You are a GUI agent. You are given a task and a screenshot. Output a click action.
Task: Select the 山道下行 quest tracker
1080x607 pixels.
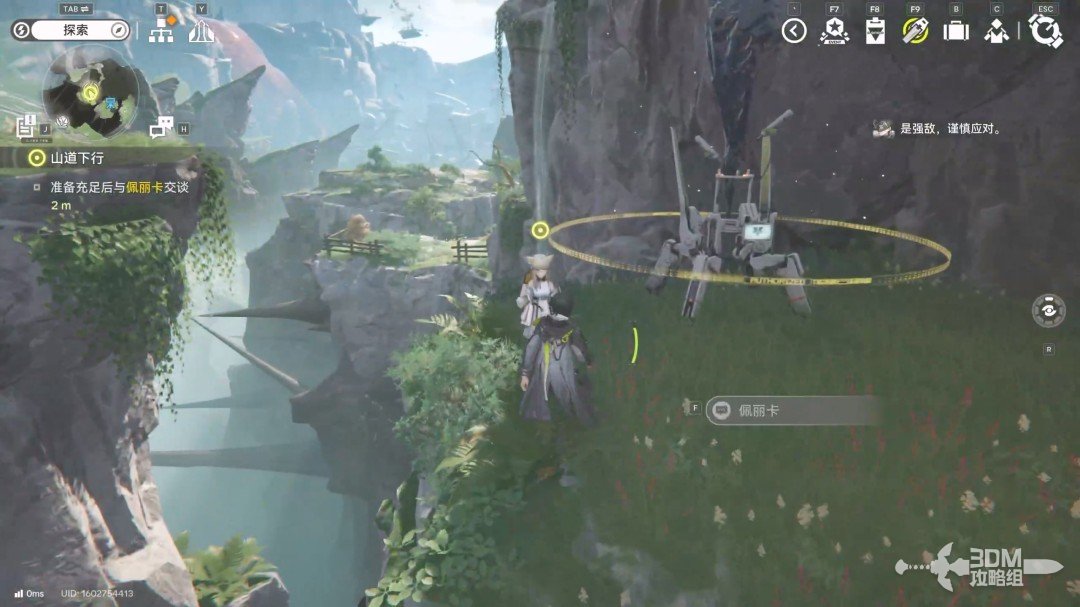[78, 157]
